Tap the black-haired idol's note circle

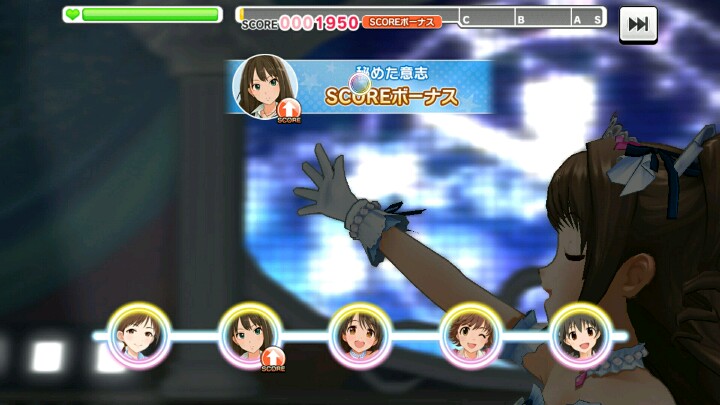581,335
